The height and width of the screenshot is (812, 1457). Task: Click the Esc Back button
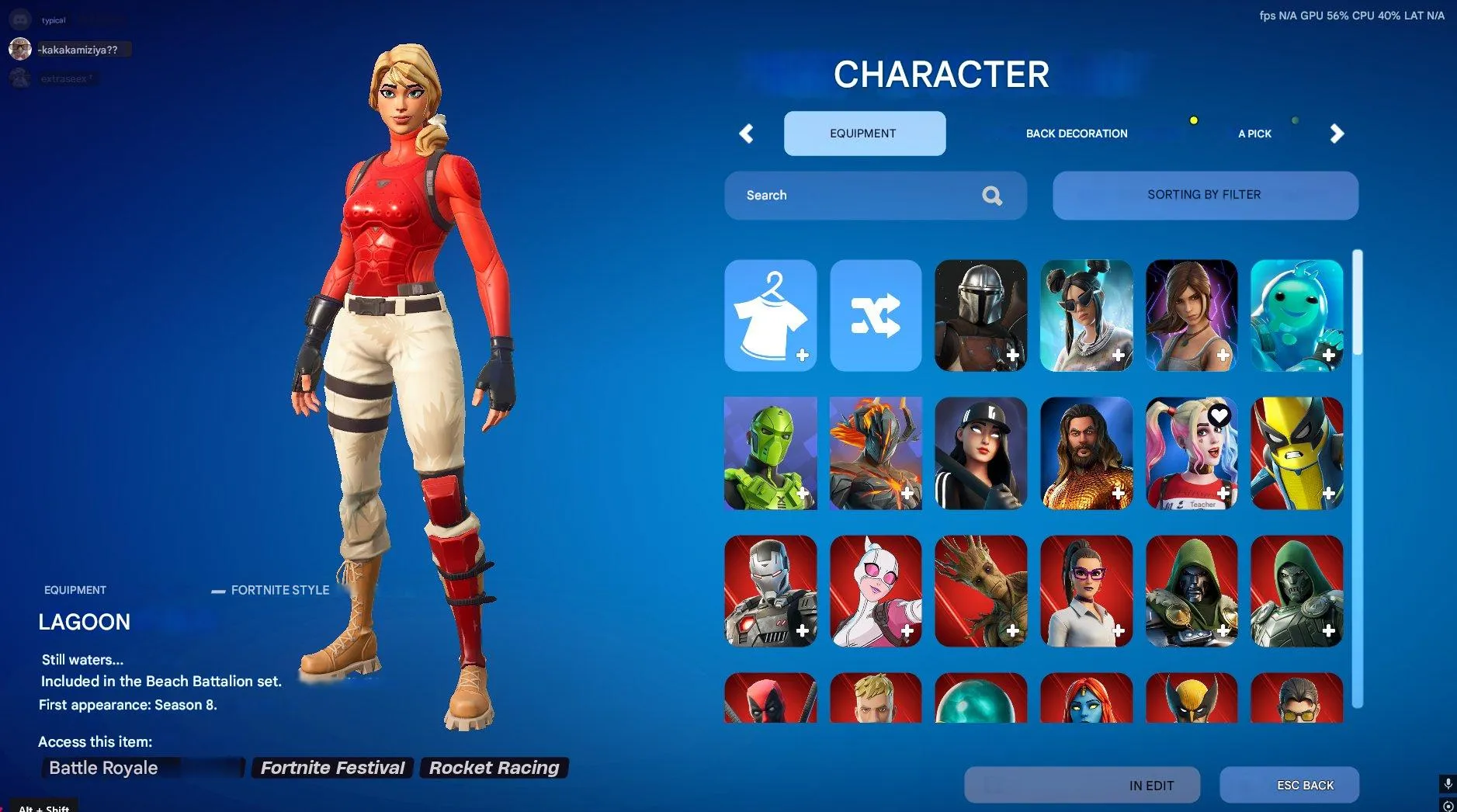[1289, 785]
